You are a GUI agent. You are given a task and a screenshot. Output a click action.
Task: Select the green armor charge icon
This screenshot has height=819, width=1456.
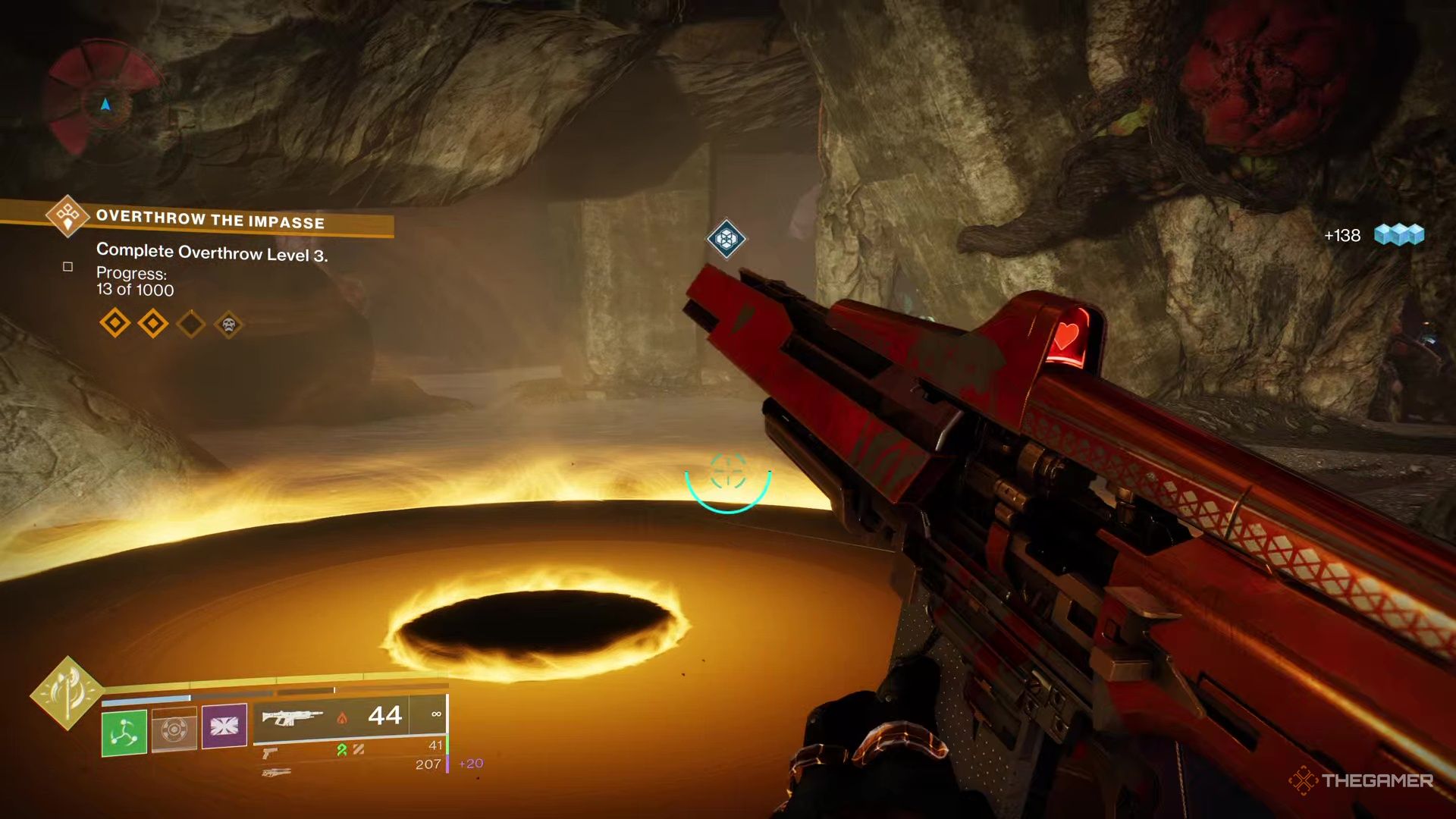(x=342, y=751)
